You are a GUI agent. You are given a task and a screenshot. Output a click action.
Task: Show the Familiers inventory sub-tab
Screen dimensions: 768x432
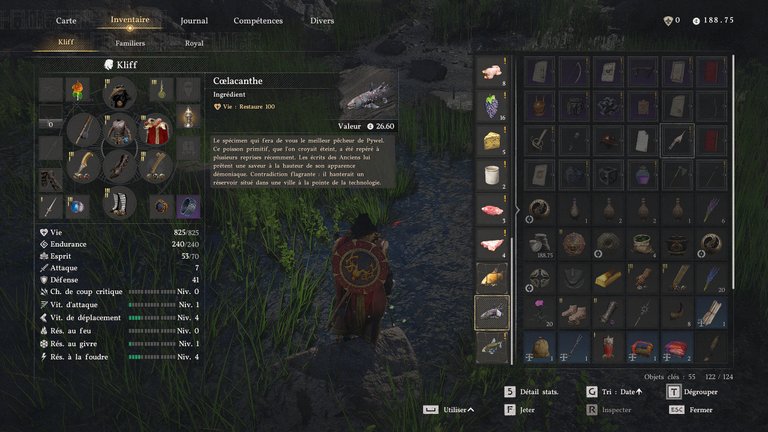click(x=130, y=43)
